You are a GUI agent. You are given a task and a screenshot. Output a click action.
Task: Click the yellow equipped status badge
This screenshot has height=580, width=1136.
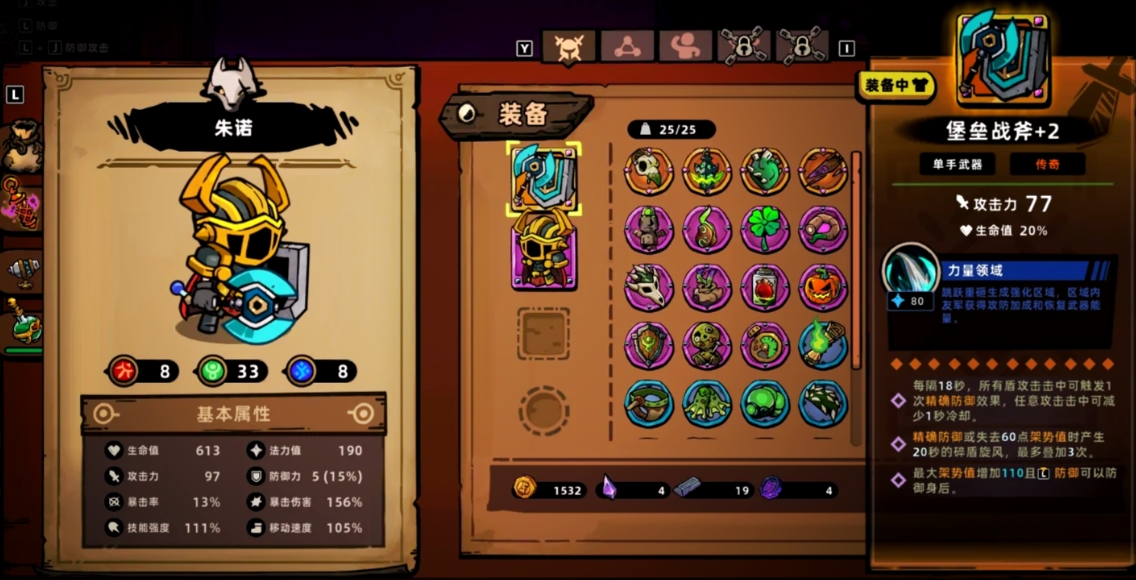[x=895, y=86]
